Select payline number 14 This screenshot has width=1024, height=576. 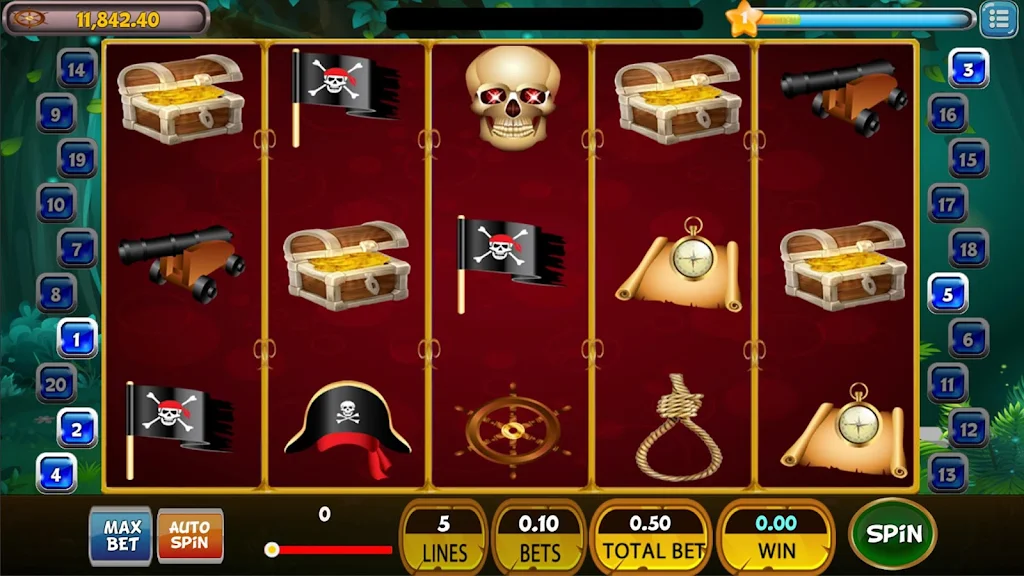coord(77,70)
